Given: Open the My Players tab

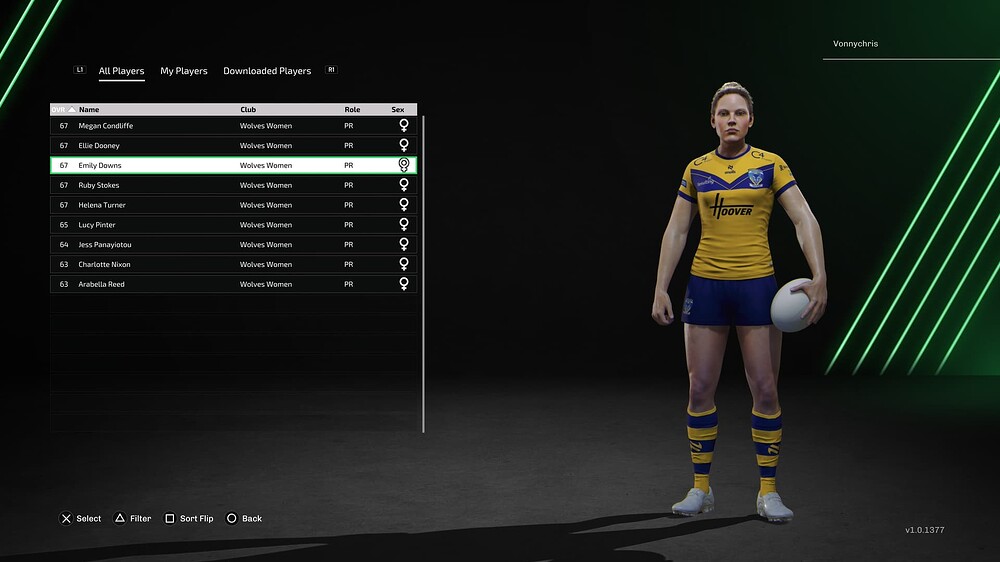Looking at the screenshot, I should (184, 71).
